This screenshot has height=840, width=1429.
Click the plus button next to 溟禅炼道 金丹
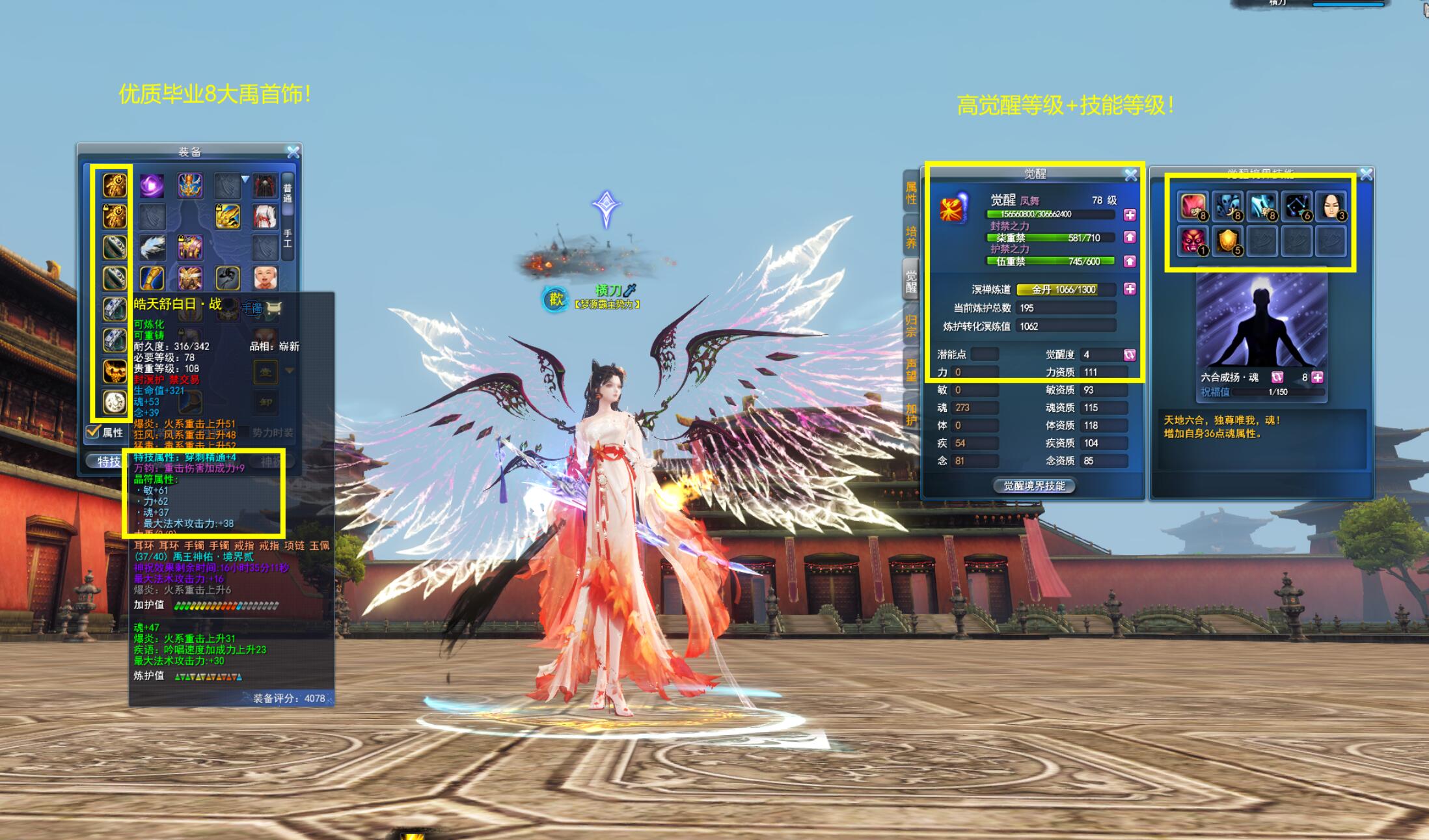coord(1130,289)
